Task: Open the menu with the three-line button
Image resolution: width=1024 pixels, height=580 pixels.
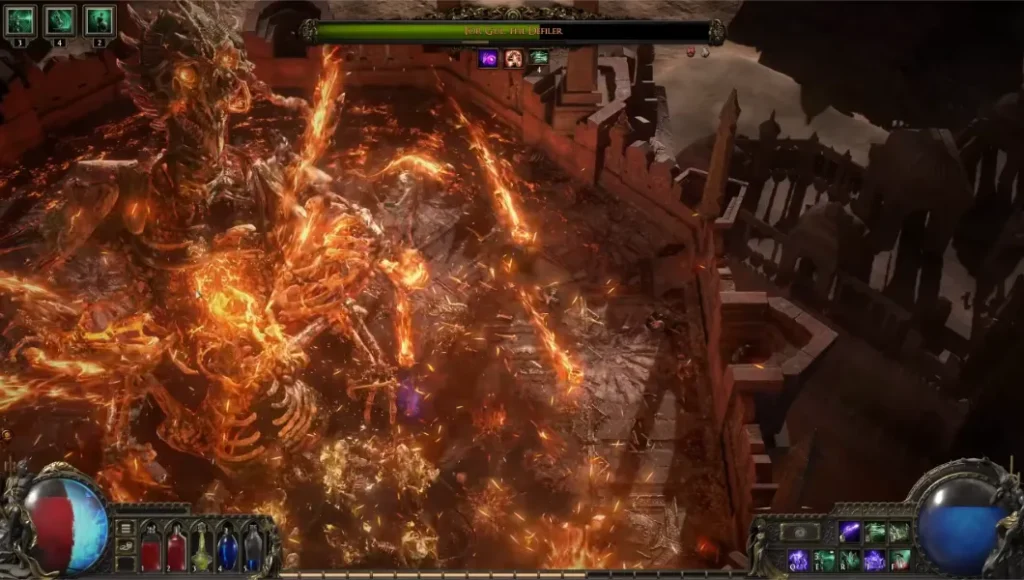Action: tap(126, 527)
